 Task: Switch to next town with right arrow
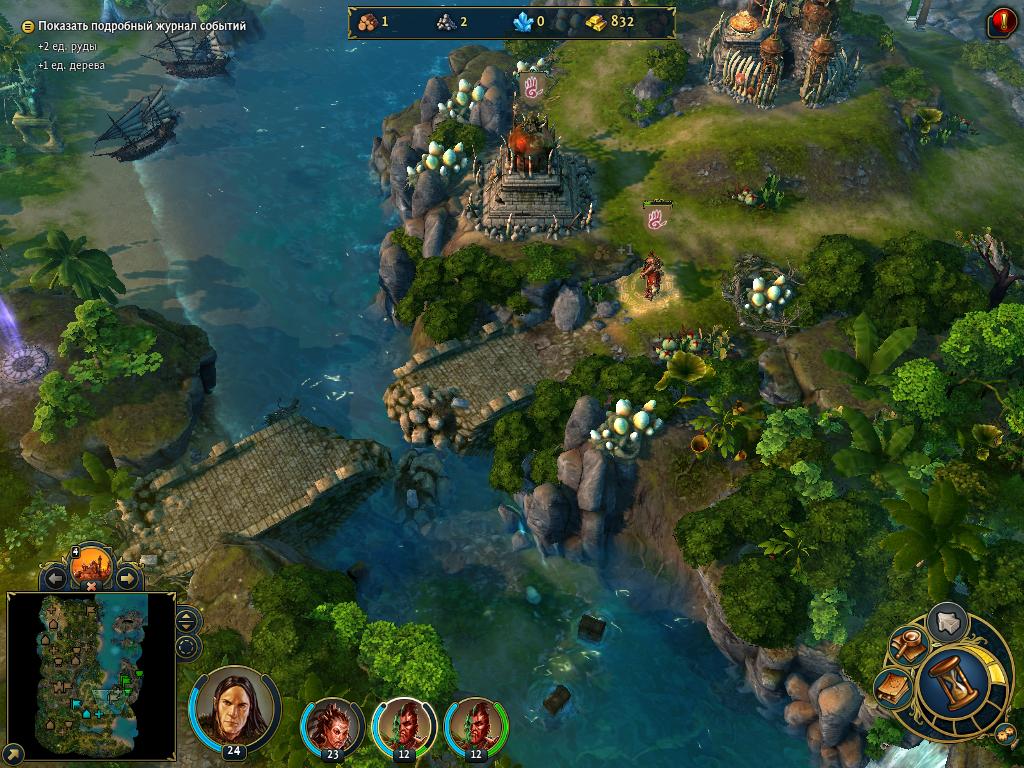coord(127,577)
